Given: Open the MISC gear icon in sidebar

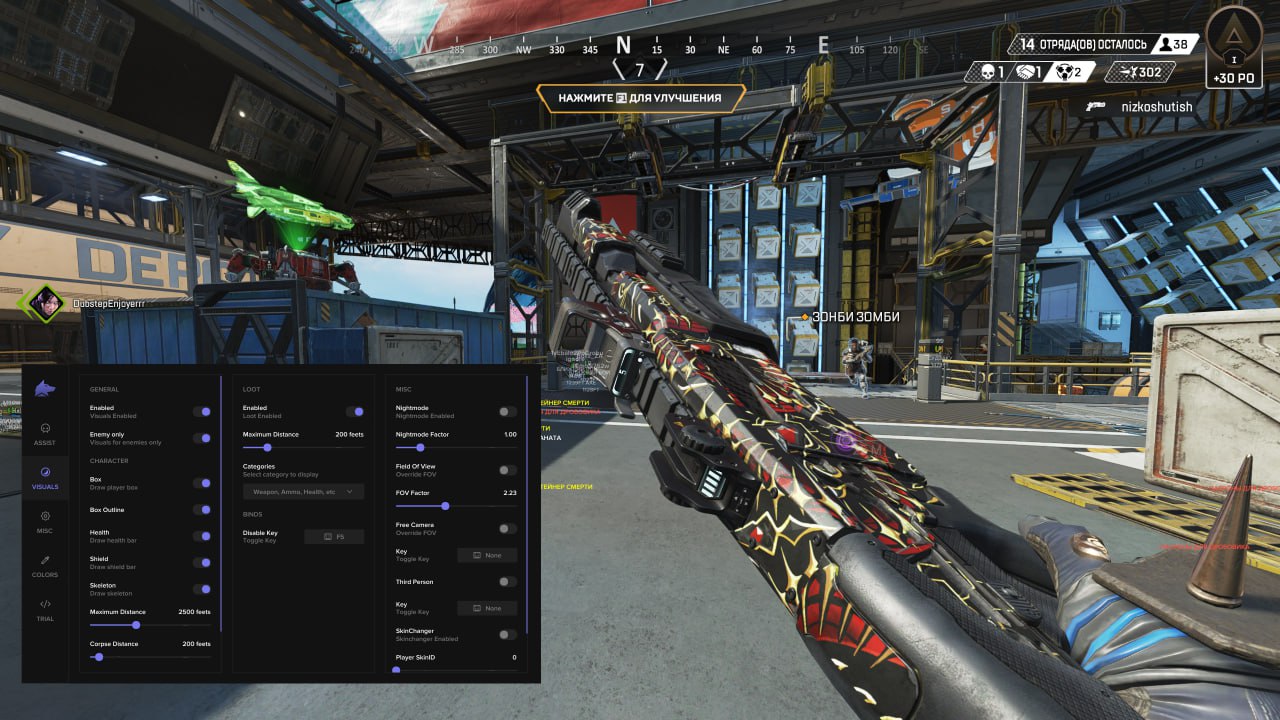Looking at the screenshot, I should tap(44, 516).
